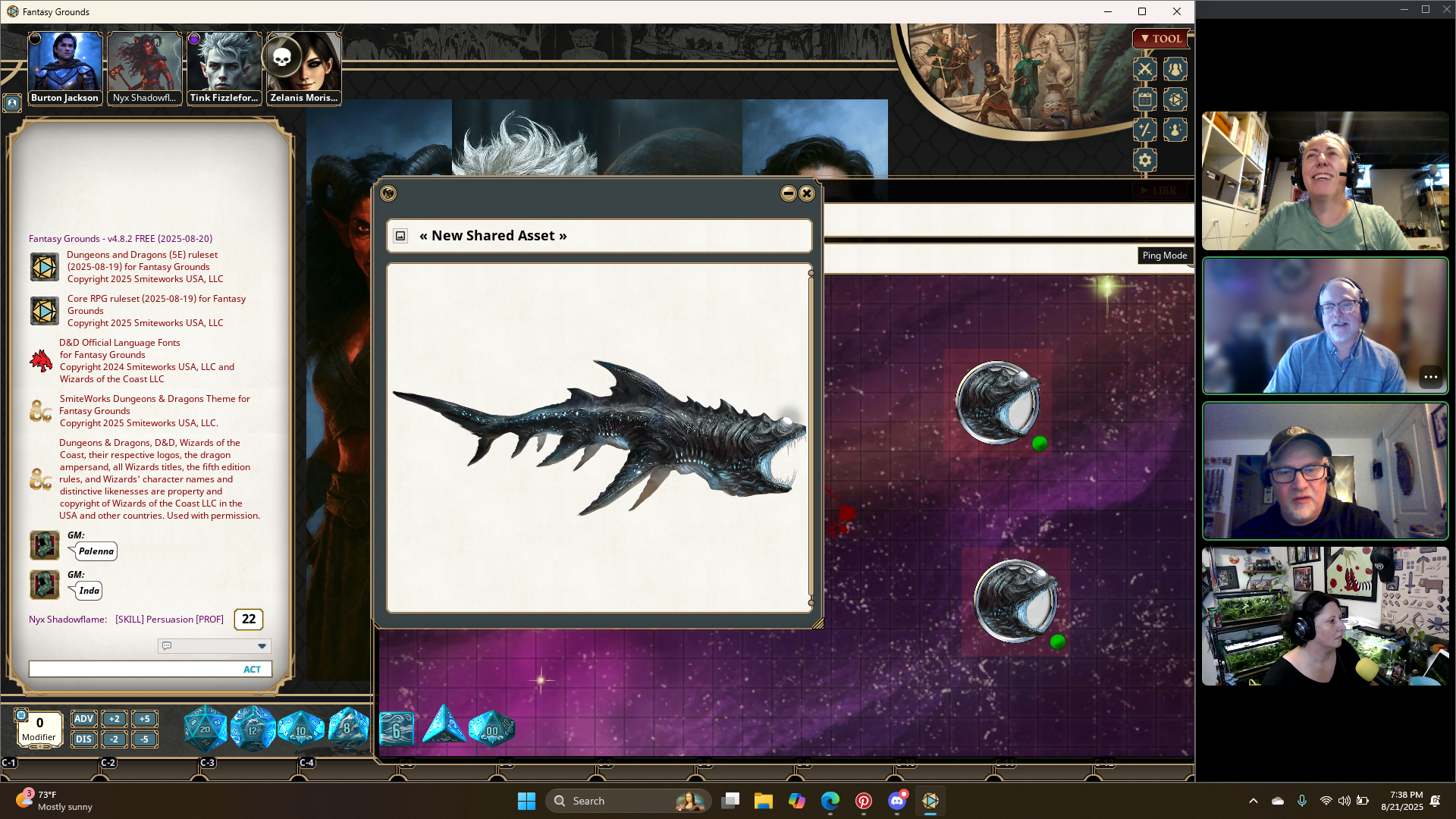Minimize the New Shared Asset window

tap(788, 193)
